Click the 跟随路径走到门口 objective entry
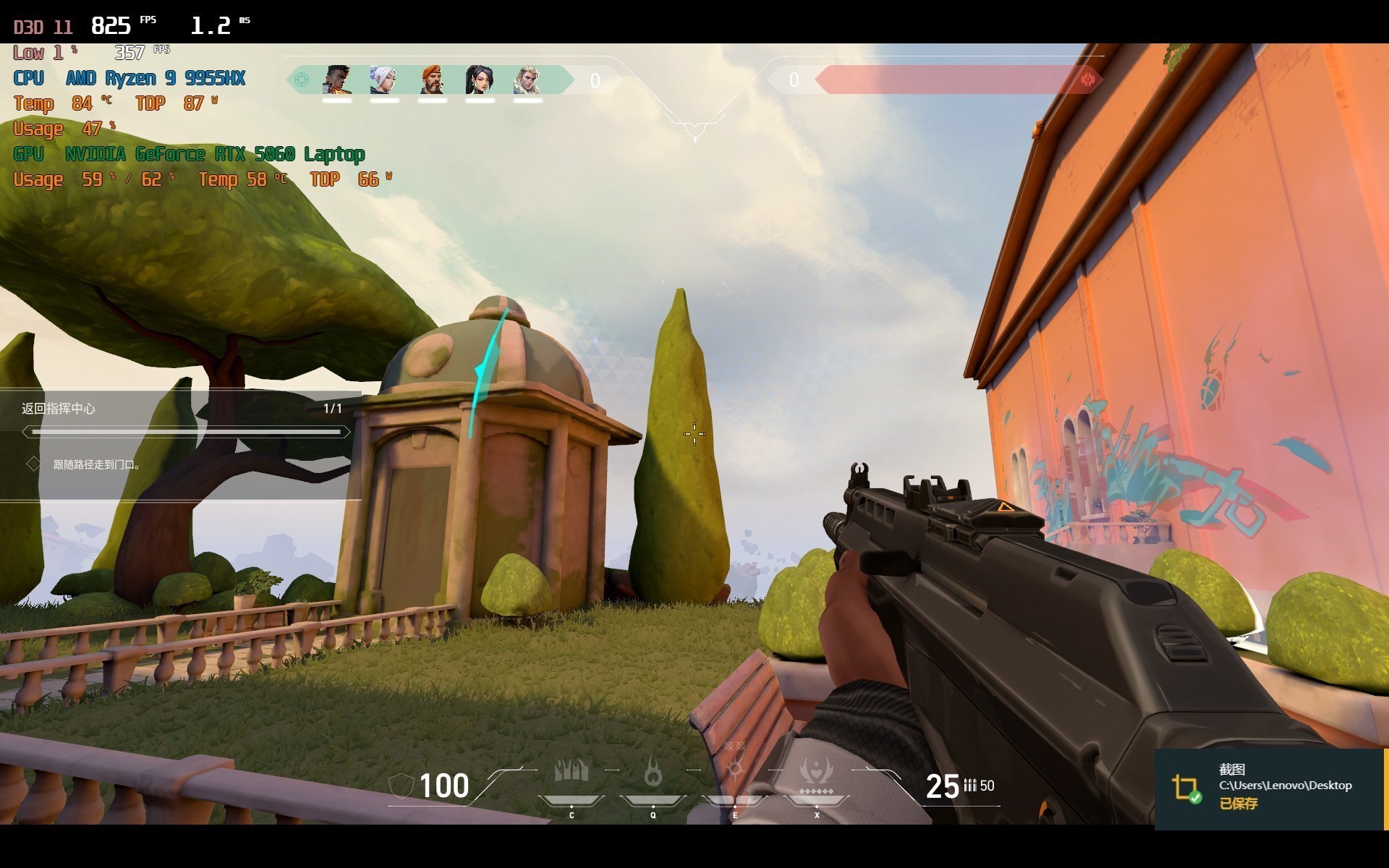Screen dimensions: 1389x868 (x=96, y=464)
